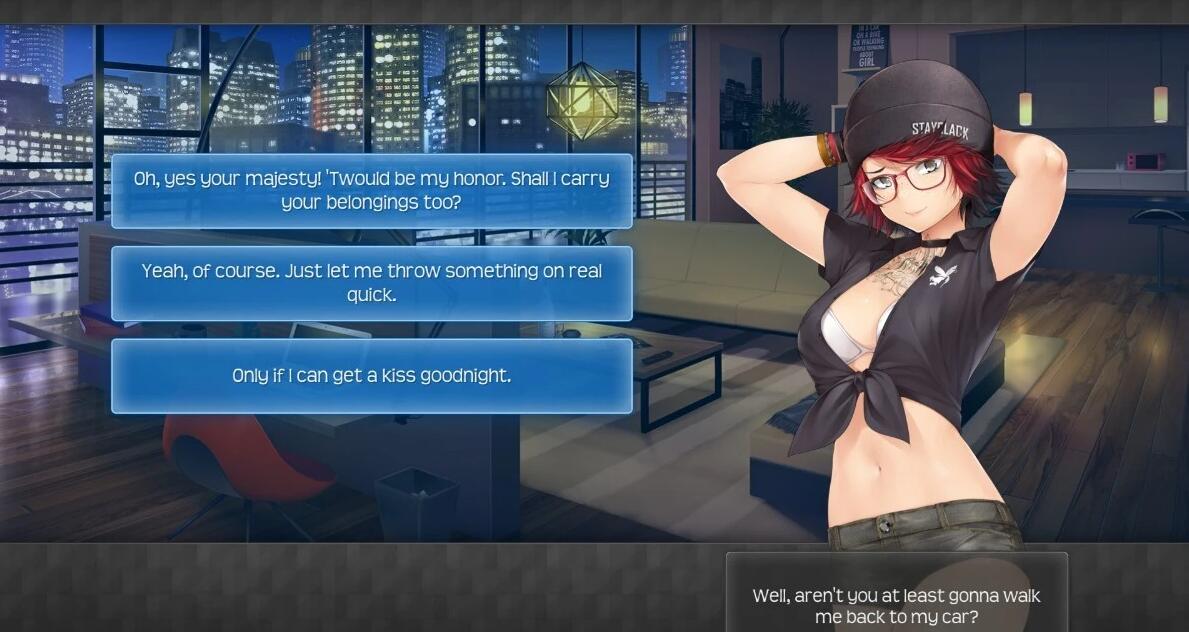Select "Yeah, of course" dialogue option
The height and width of the screenshot is (632, 1189).
(371, 283)
